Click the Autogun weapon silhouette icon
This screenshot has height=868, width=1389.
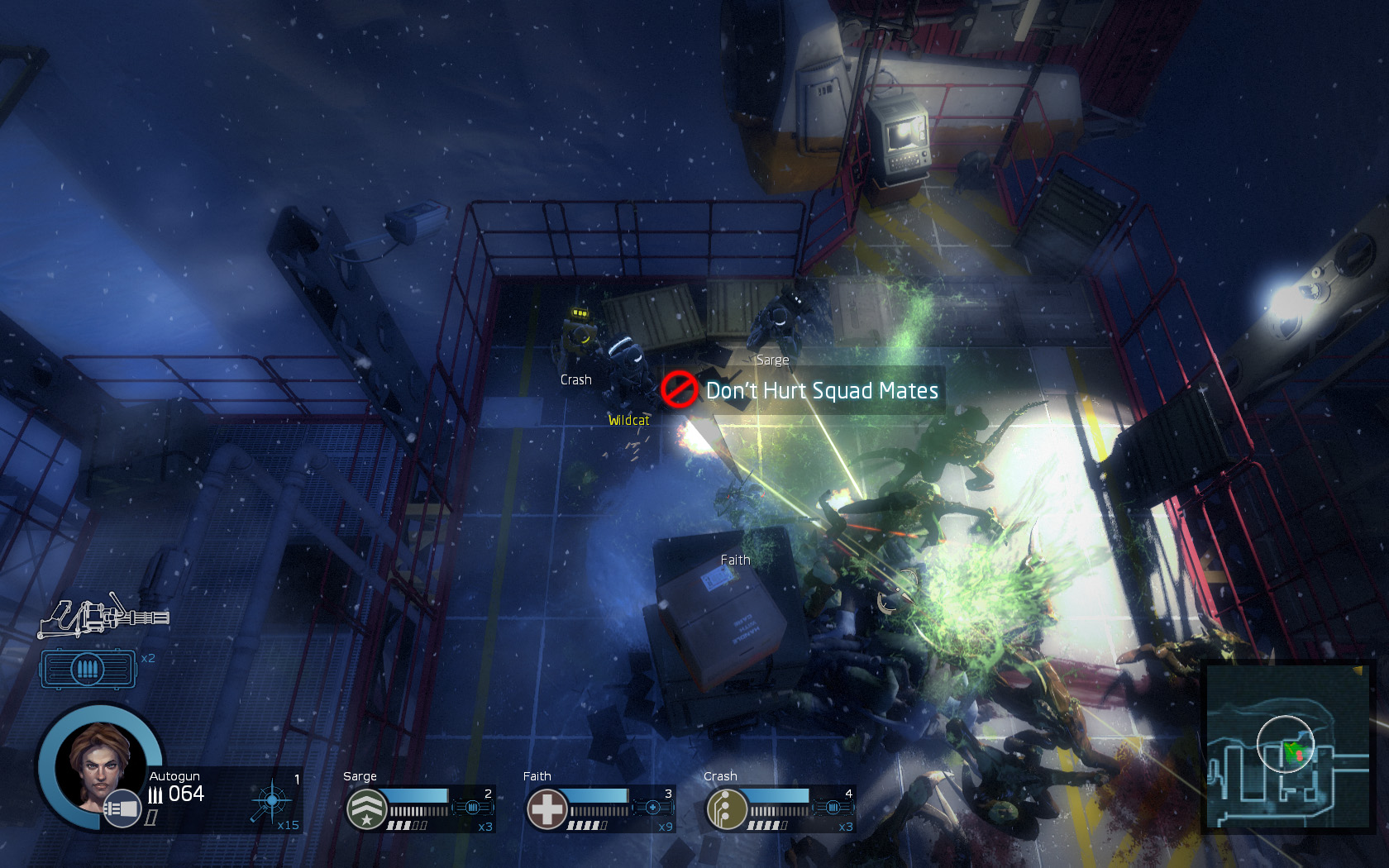coord(103,617)
